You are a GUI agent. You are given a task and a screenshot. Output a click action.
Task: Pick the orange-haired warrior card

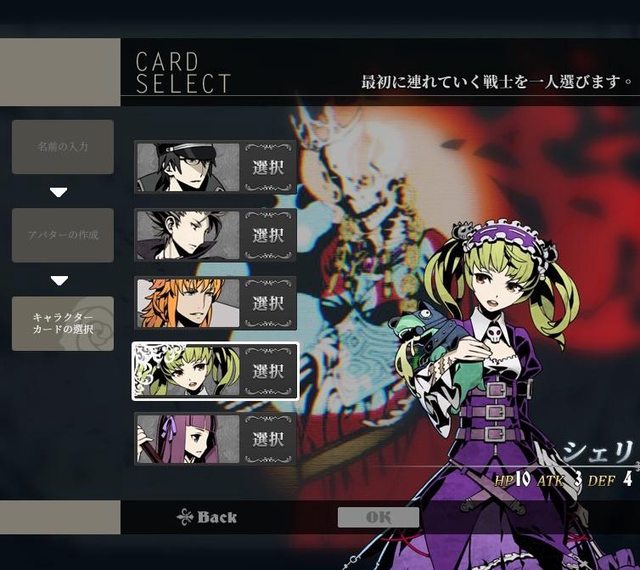[188, 303]
